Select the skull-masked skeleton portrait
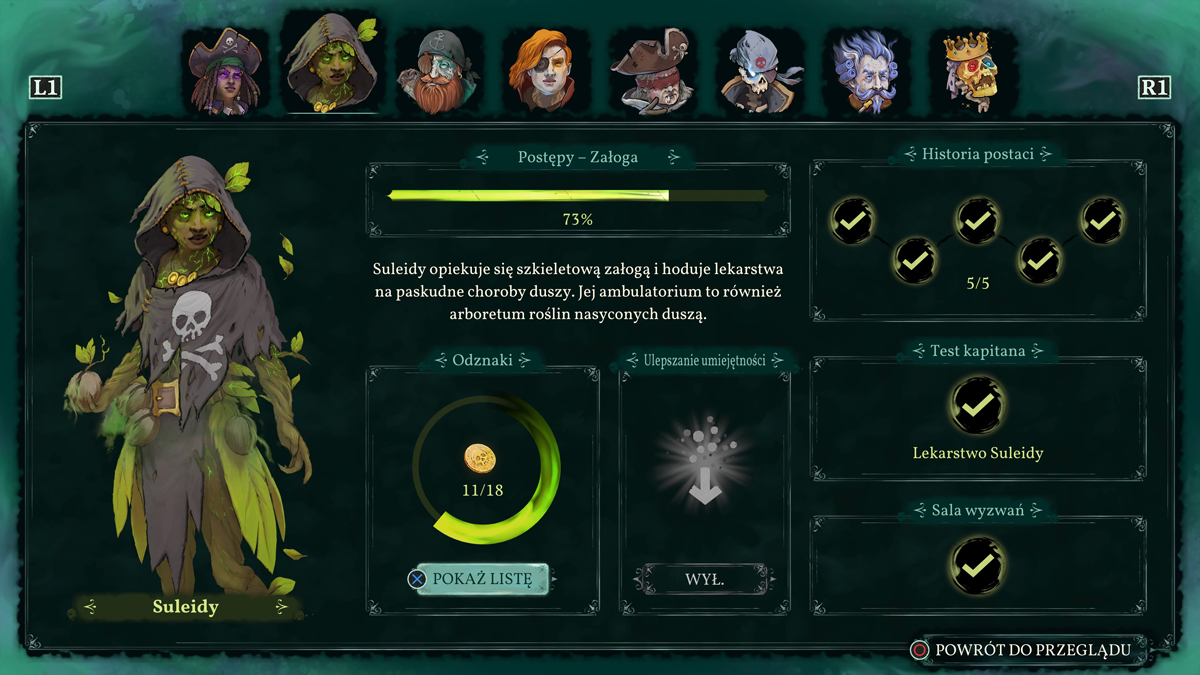This screenshot has height=675, width=1200. click(760, 72)
